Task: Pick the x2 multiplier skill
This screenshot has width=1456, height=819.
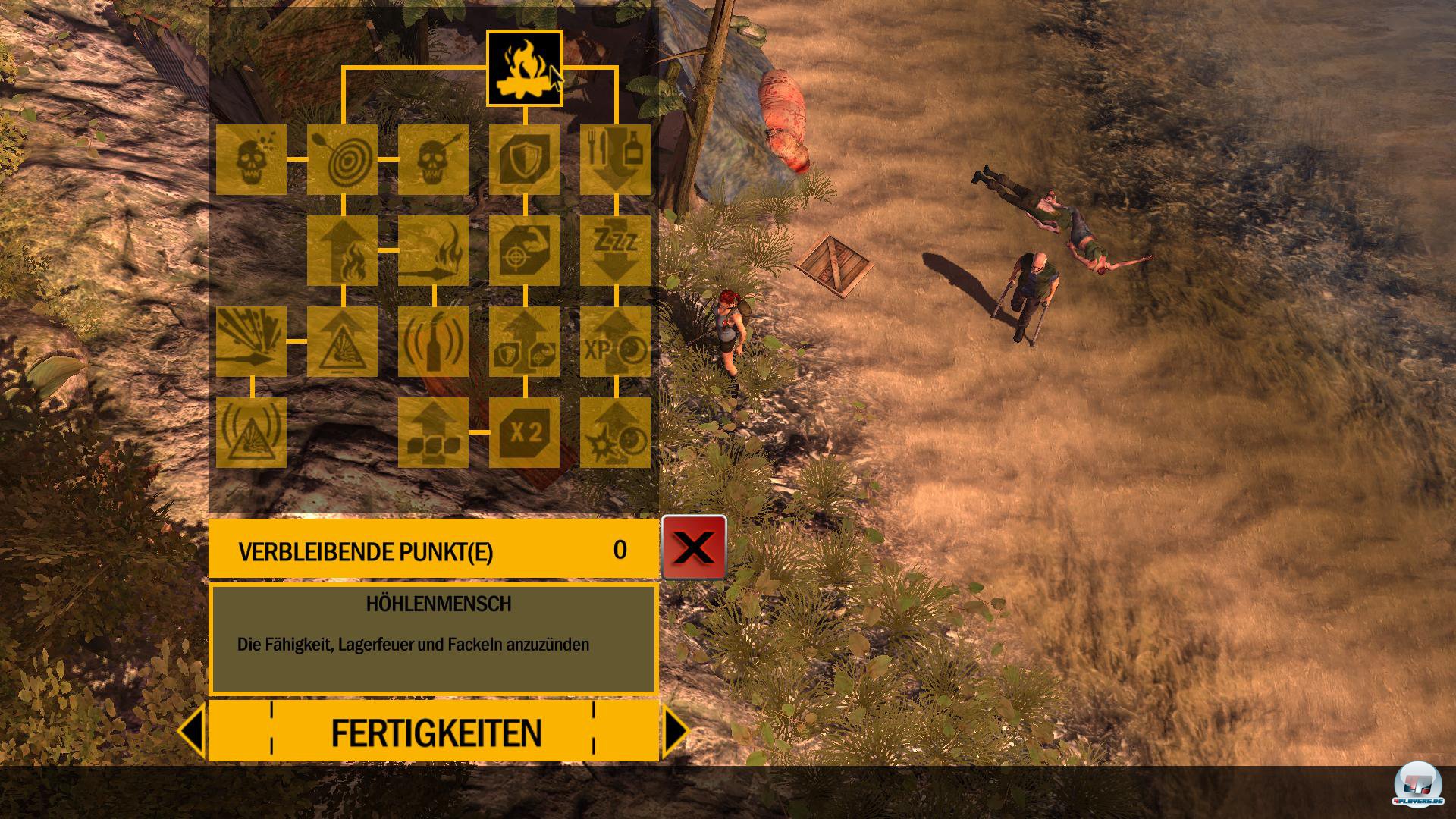Action: click(524, 432)
